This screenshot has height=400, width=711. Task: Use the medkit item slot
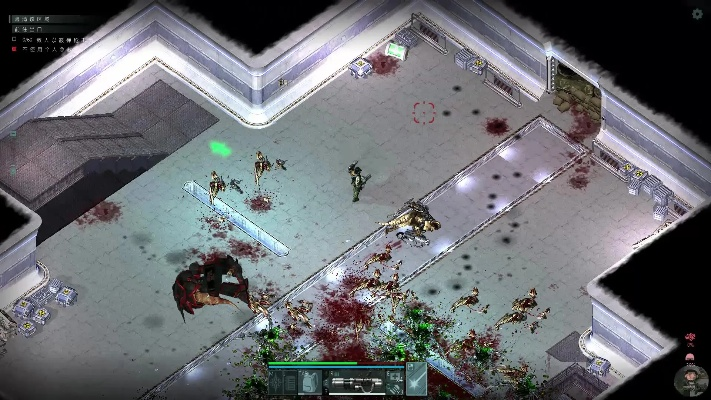tap(395, 375)
